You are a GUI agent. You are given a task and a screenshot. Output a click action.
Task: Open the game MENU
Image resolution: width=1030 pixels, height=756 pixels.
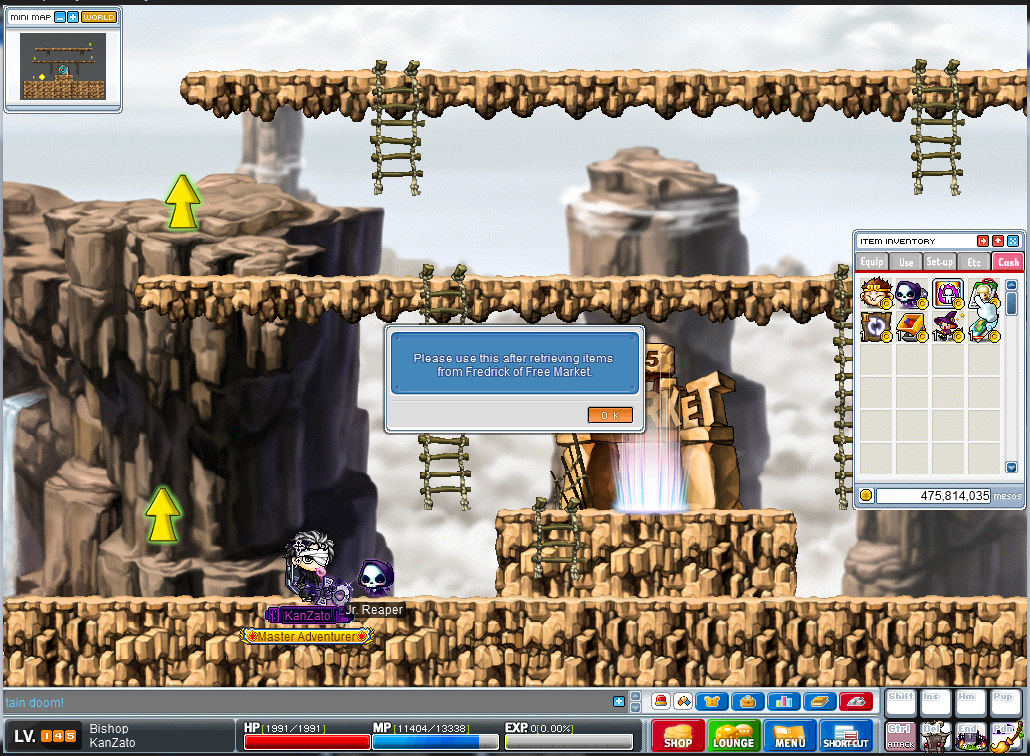coord(789,736)
